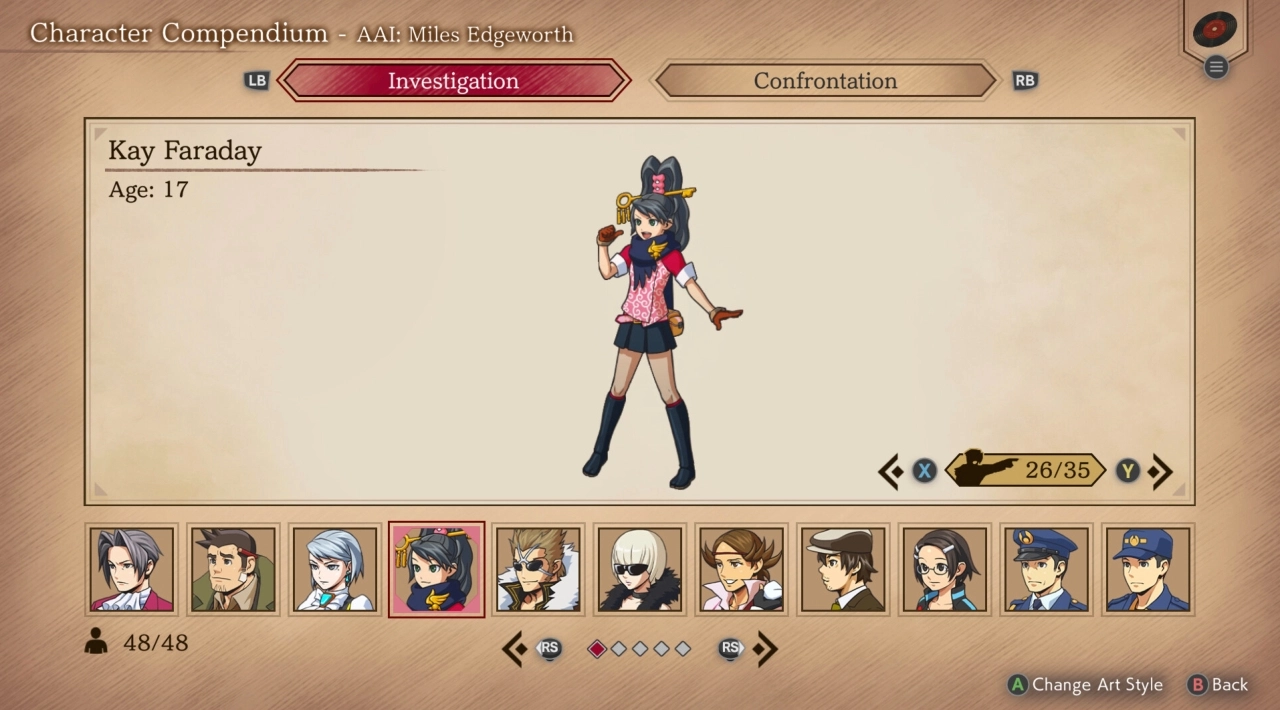Go back from the Character Compendium
The image size is (1280, 710).
pos(1218,685)
